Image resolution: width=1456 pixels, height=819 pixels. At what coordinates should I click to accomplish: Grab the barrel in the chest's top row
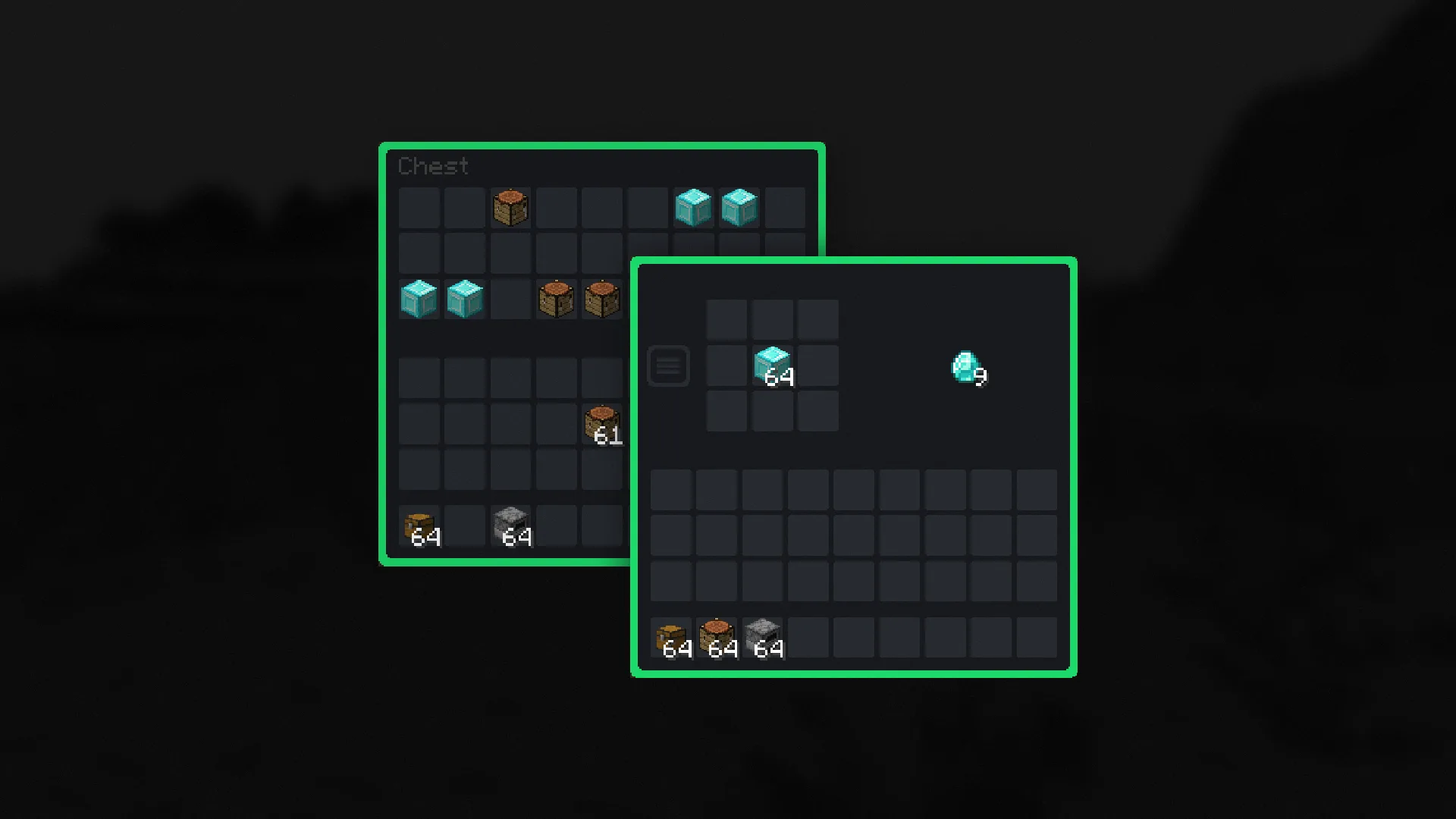point(511,207)
